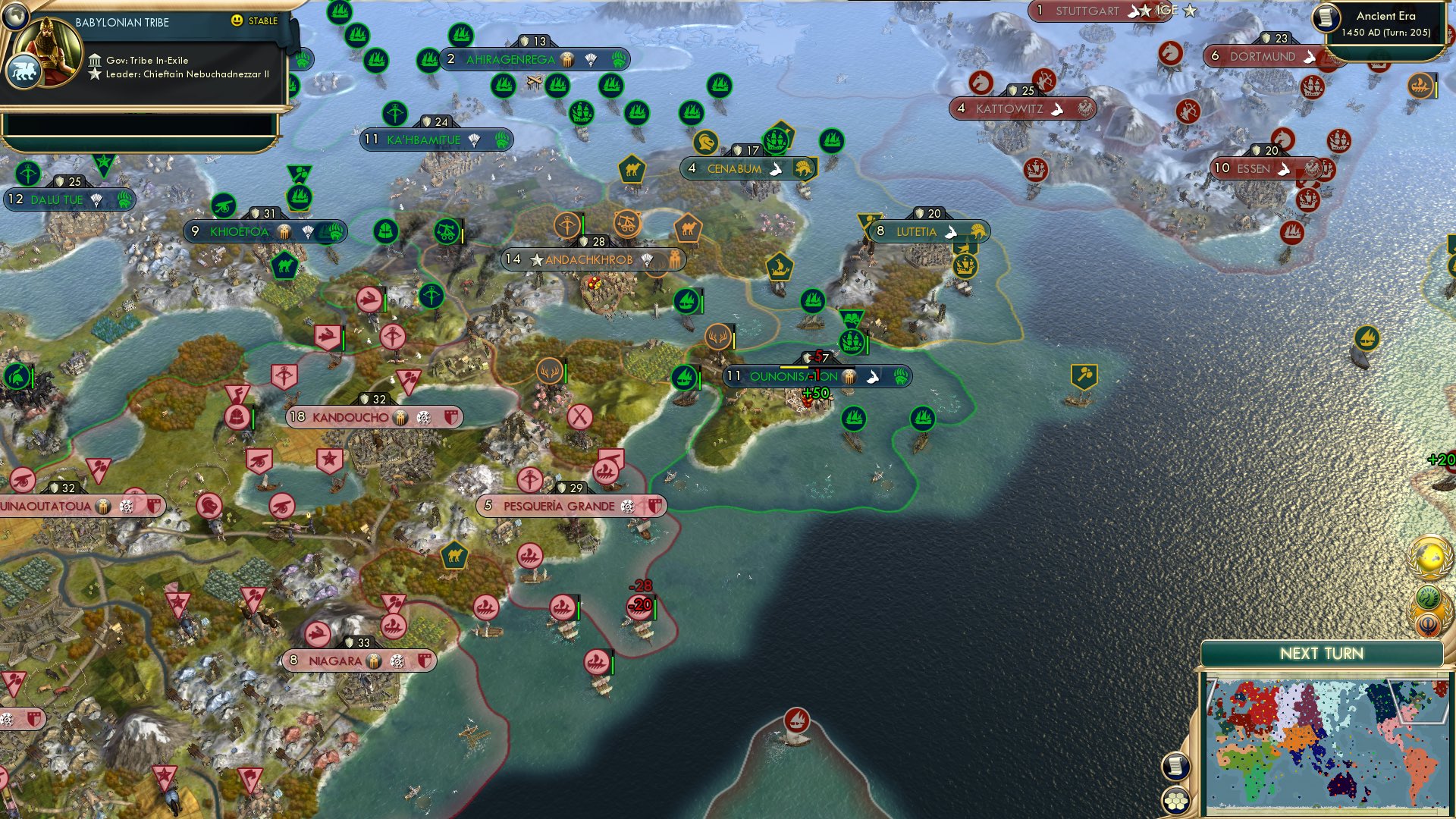Click the STABLE smiley status indicator
The image size is (1456, 819).
click(x=238, y=21)
